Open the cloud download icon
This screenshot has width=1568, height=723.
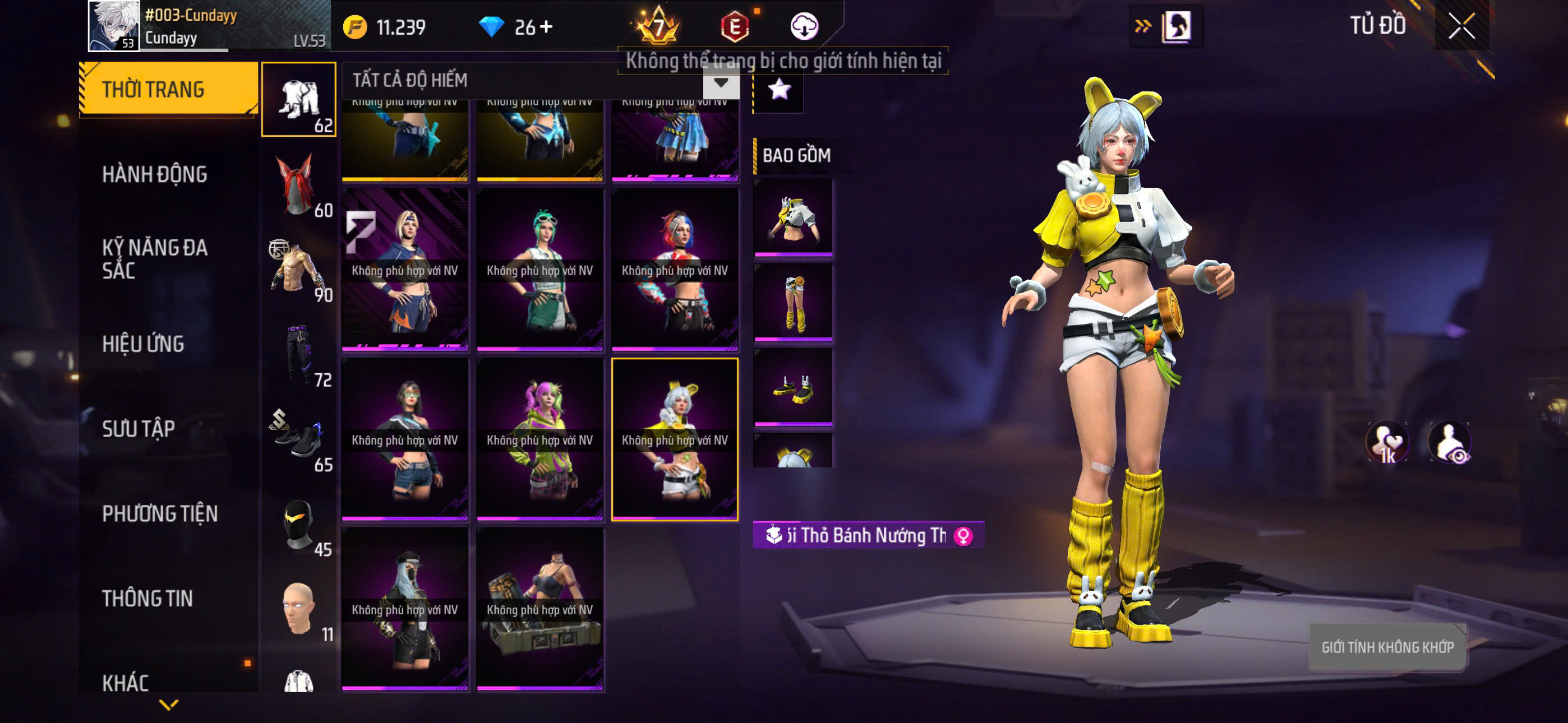point(804,27)
